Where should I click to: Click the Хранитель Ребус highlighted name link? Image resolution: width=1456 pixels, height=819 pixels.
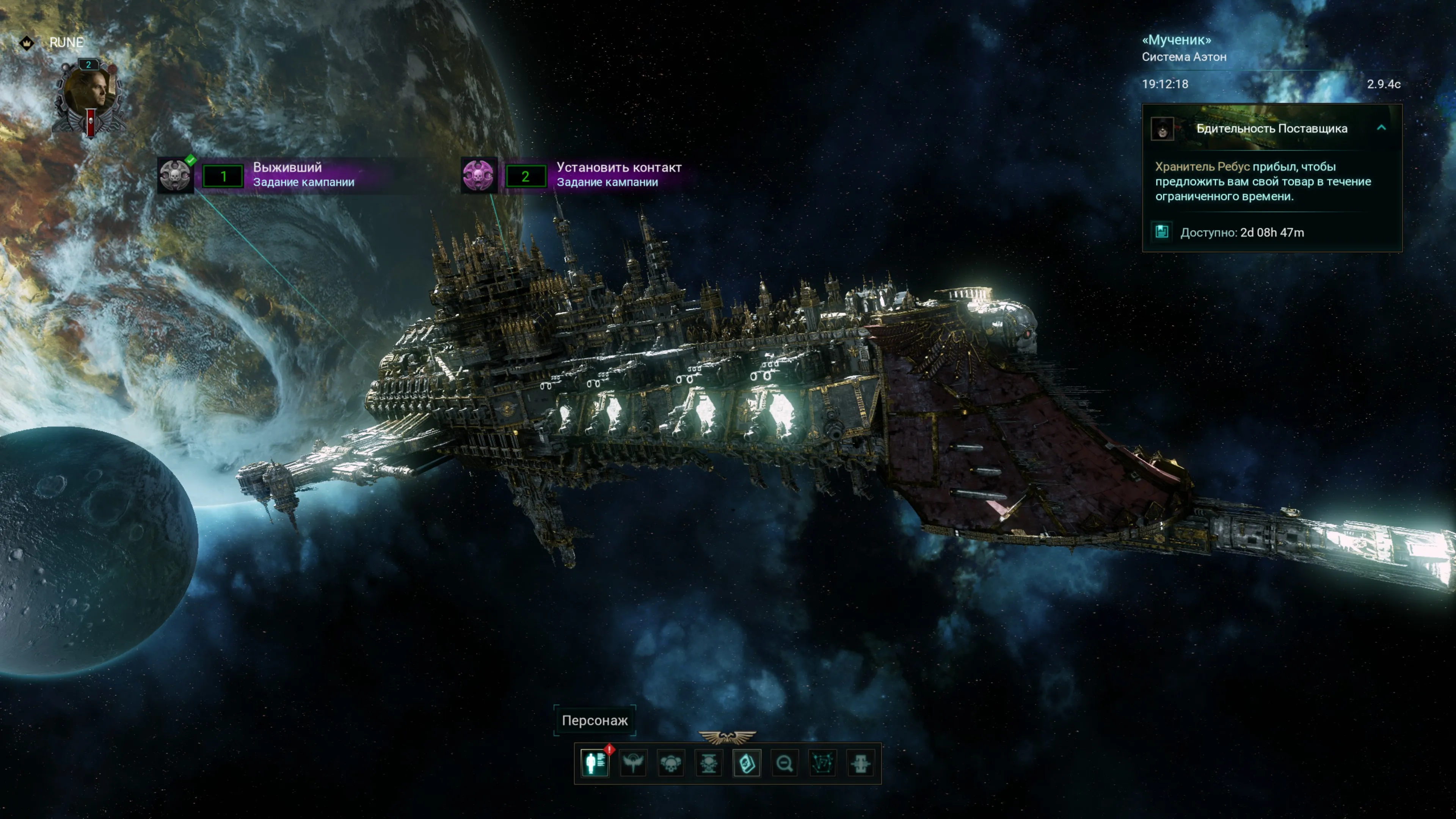point(1202,167)
